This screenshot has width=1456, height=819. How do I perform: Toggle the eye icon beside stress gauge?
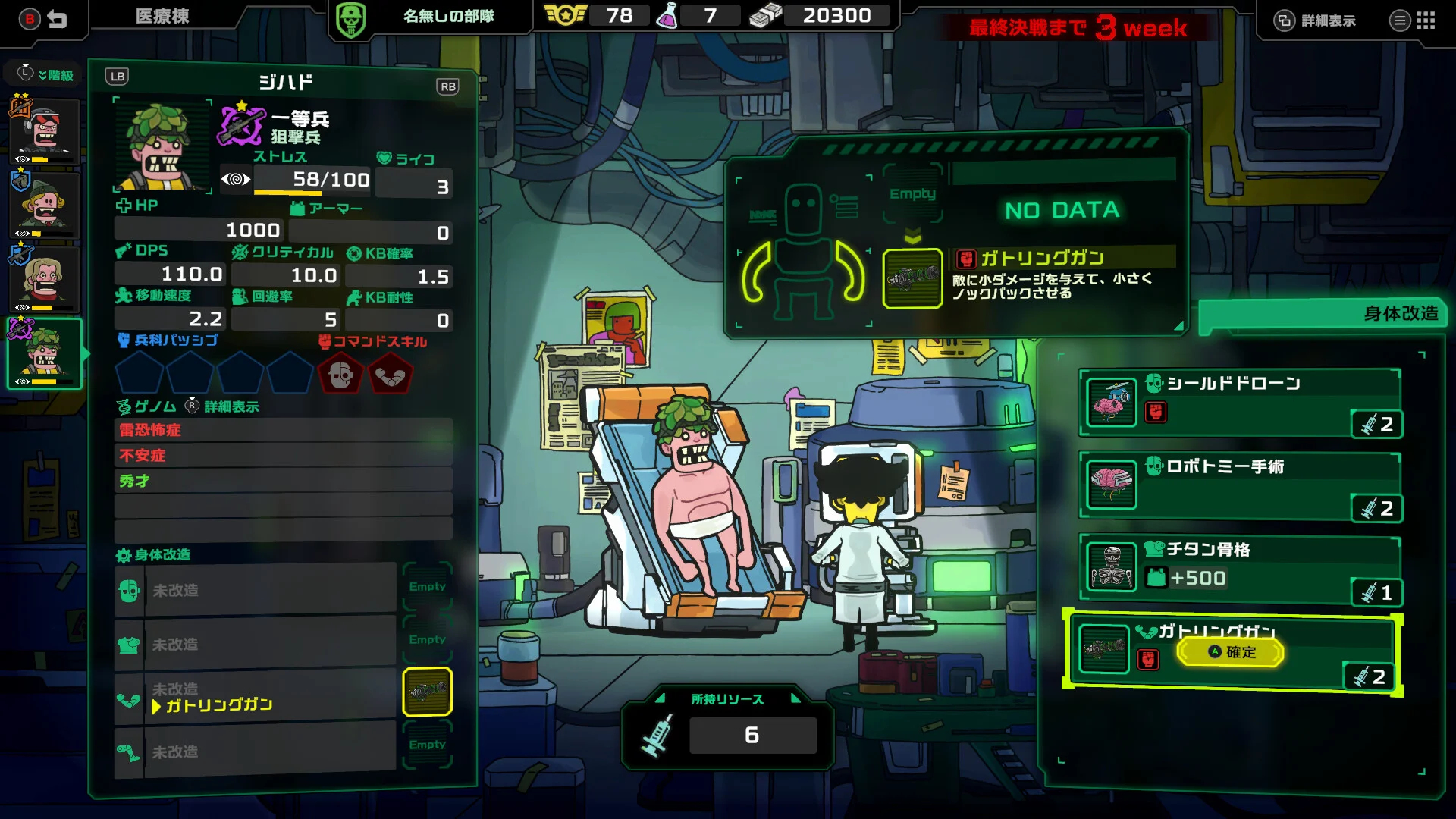(237, 180)
